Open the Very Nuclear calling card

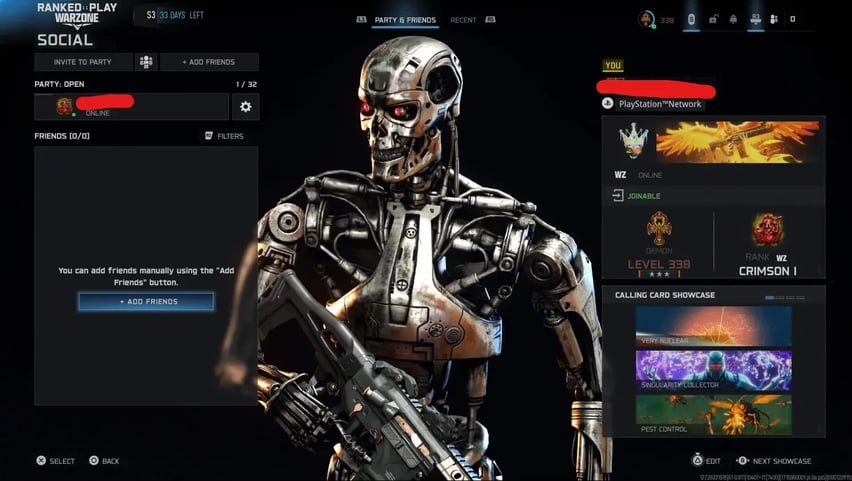(713, 325)
